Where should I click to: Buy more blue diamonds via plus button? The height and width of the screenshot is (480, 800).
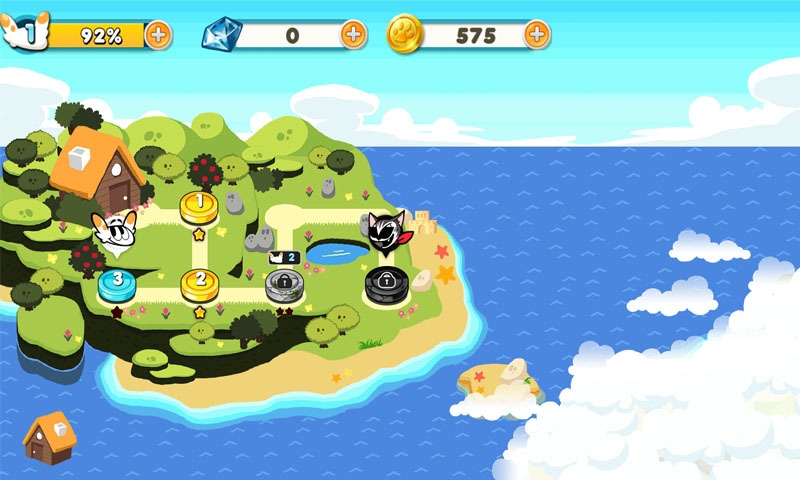click(x=353, y=35)
